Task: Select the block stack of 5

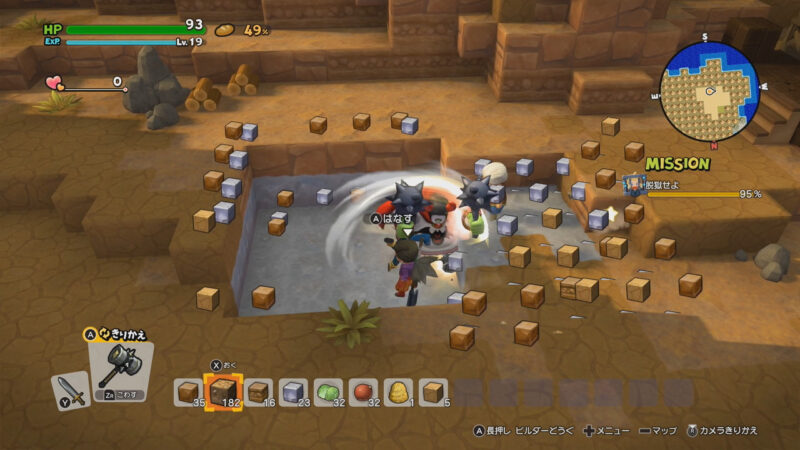Action: pyautogui.click(x=433, y=393)
